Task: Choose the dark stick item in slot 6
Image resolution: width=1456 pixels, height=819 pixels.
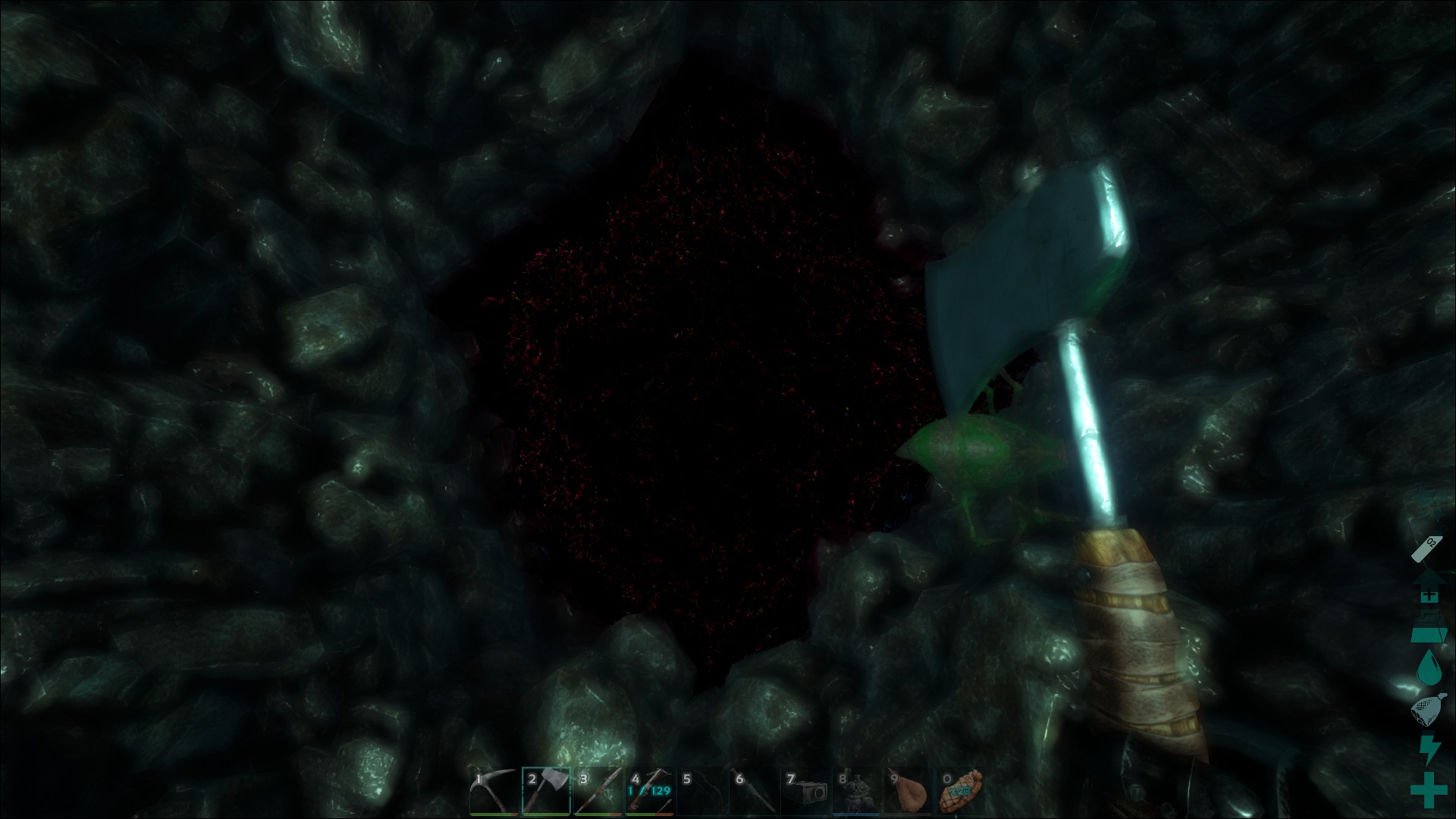Action: (754, 792)
